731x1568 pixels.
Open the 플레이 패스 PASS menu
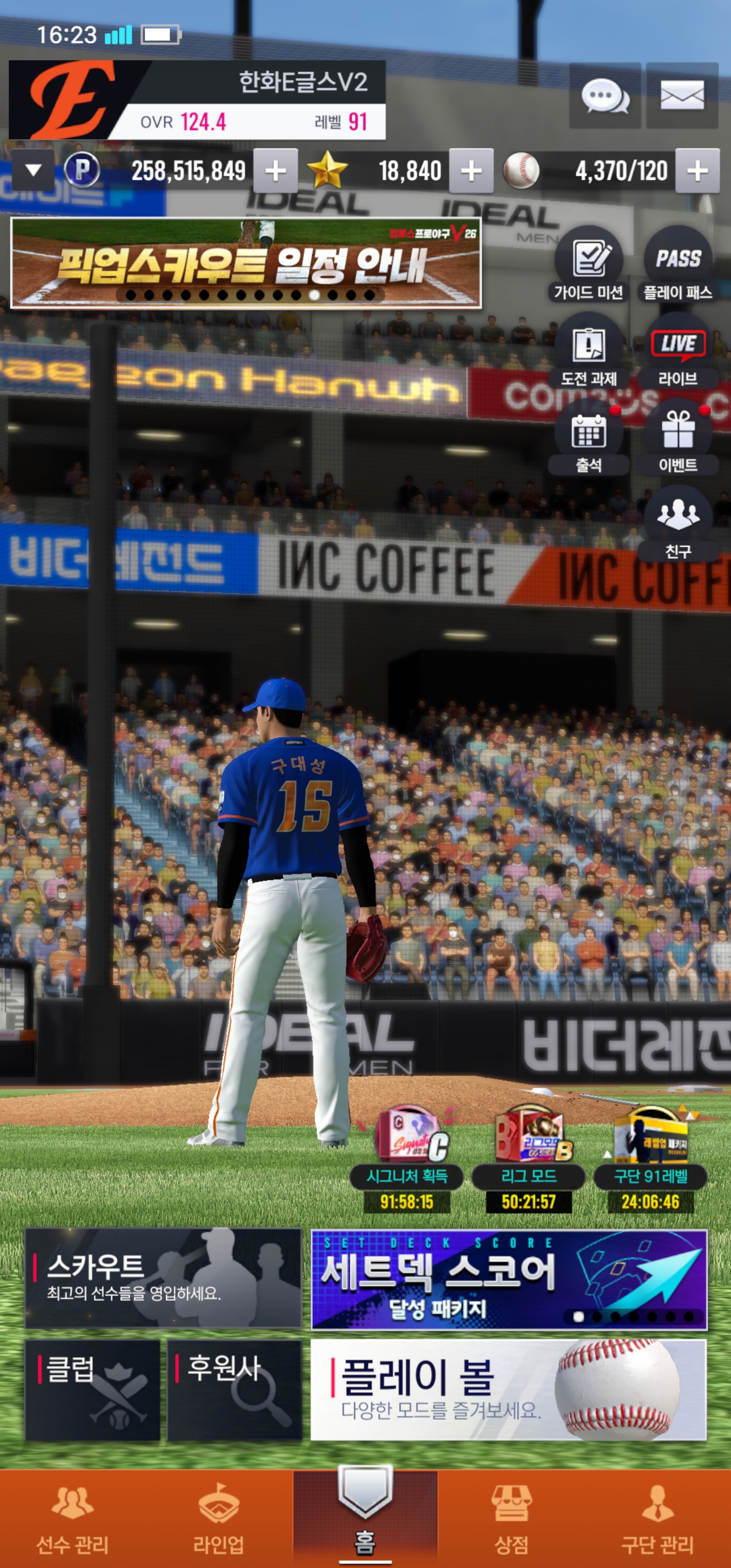click(x=677, y=265)
